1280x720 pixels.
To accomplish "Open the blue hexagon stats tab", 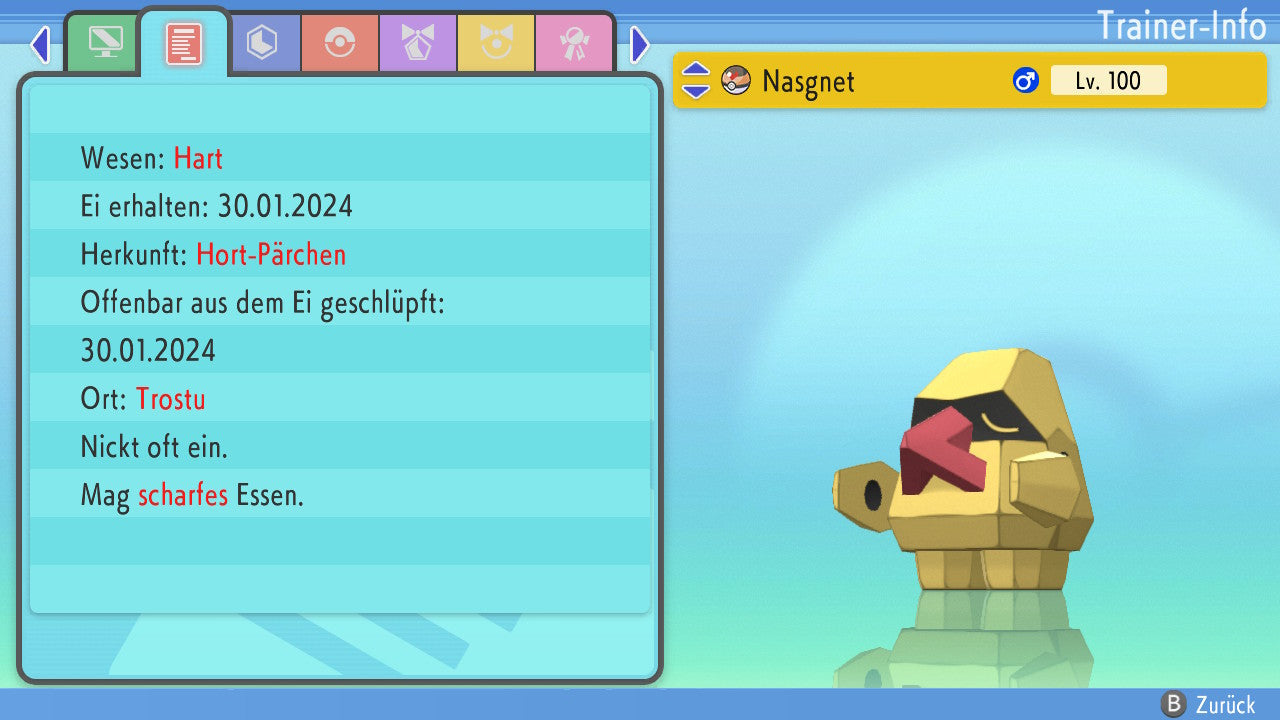I will click(262, 43).
